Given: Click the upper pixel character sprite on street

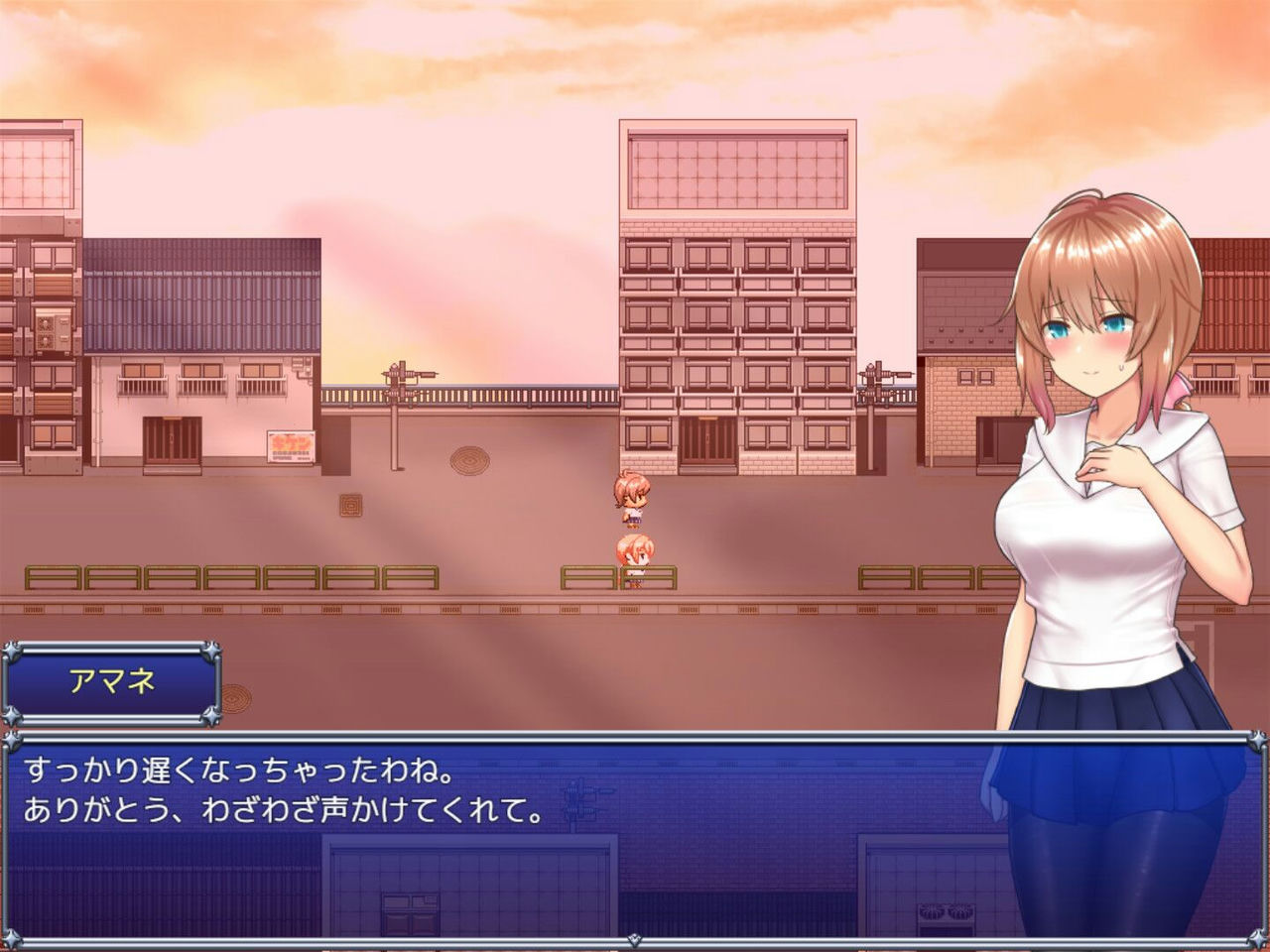Looking at the screenshot, I should pyautogui.click(x=632, y=501).
